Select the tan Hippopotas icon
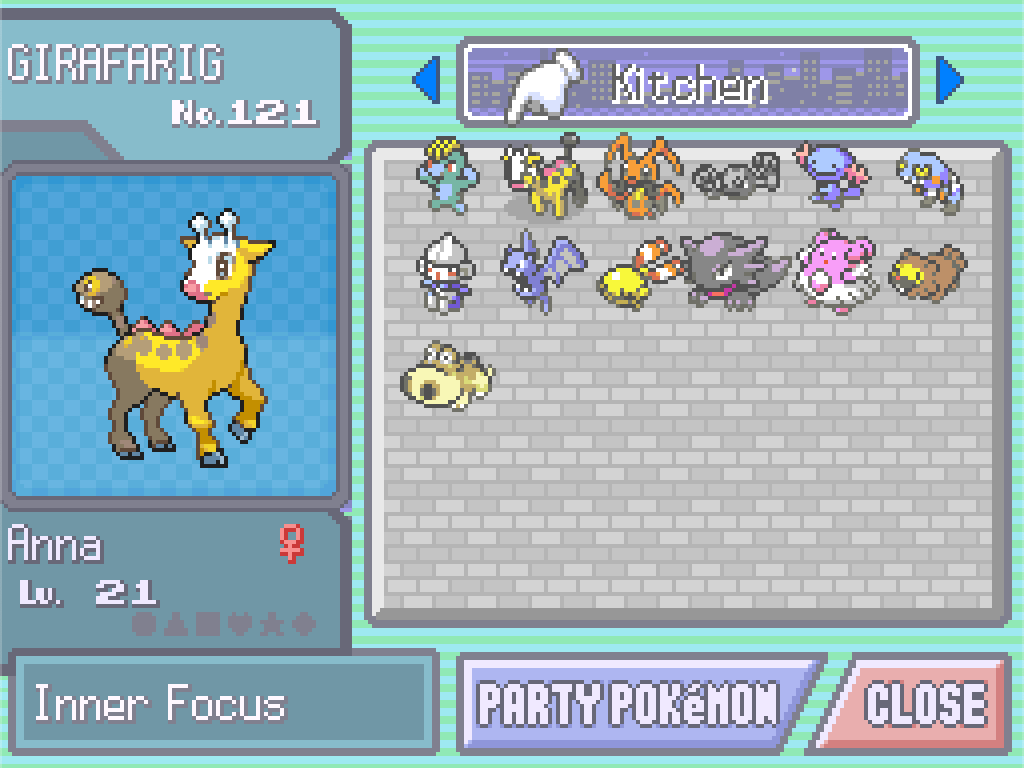1024x768 pixels. tap(447, 374)
